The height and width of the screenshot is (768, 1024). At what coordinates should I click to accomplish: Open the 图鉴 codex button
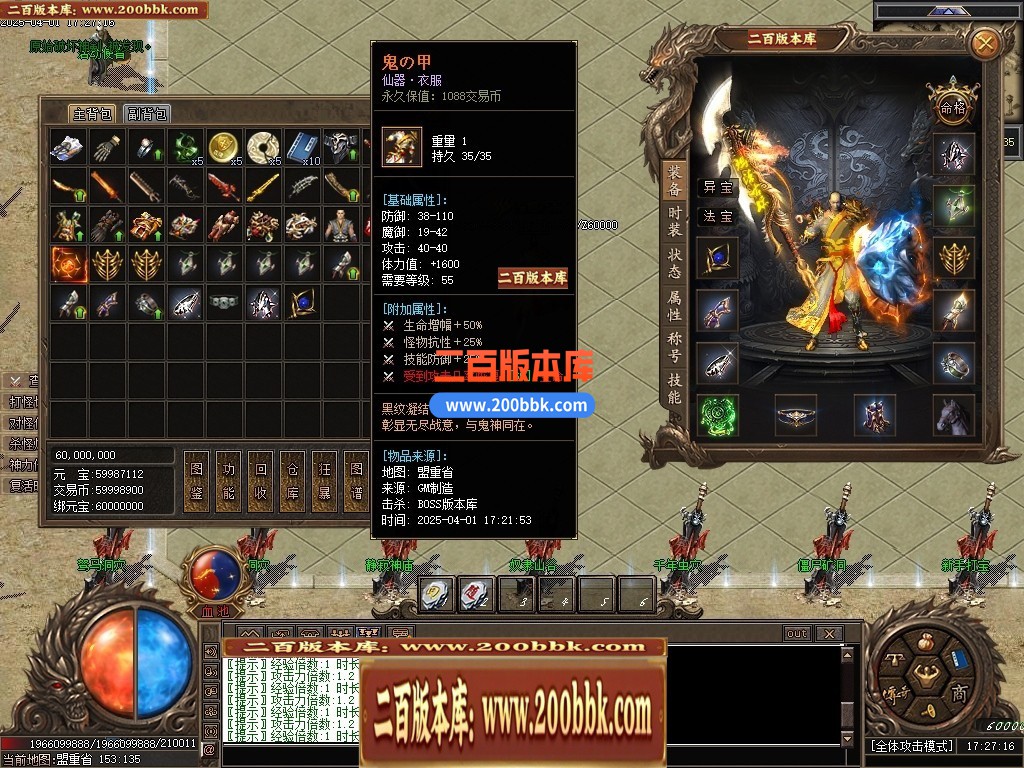[x=197, y=481]
